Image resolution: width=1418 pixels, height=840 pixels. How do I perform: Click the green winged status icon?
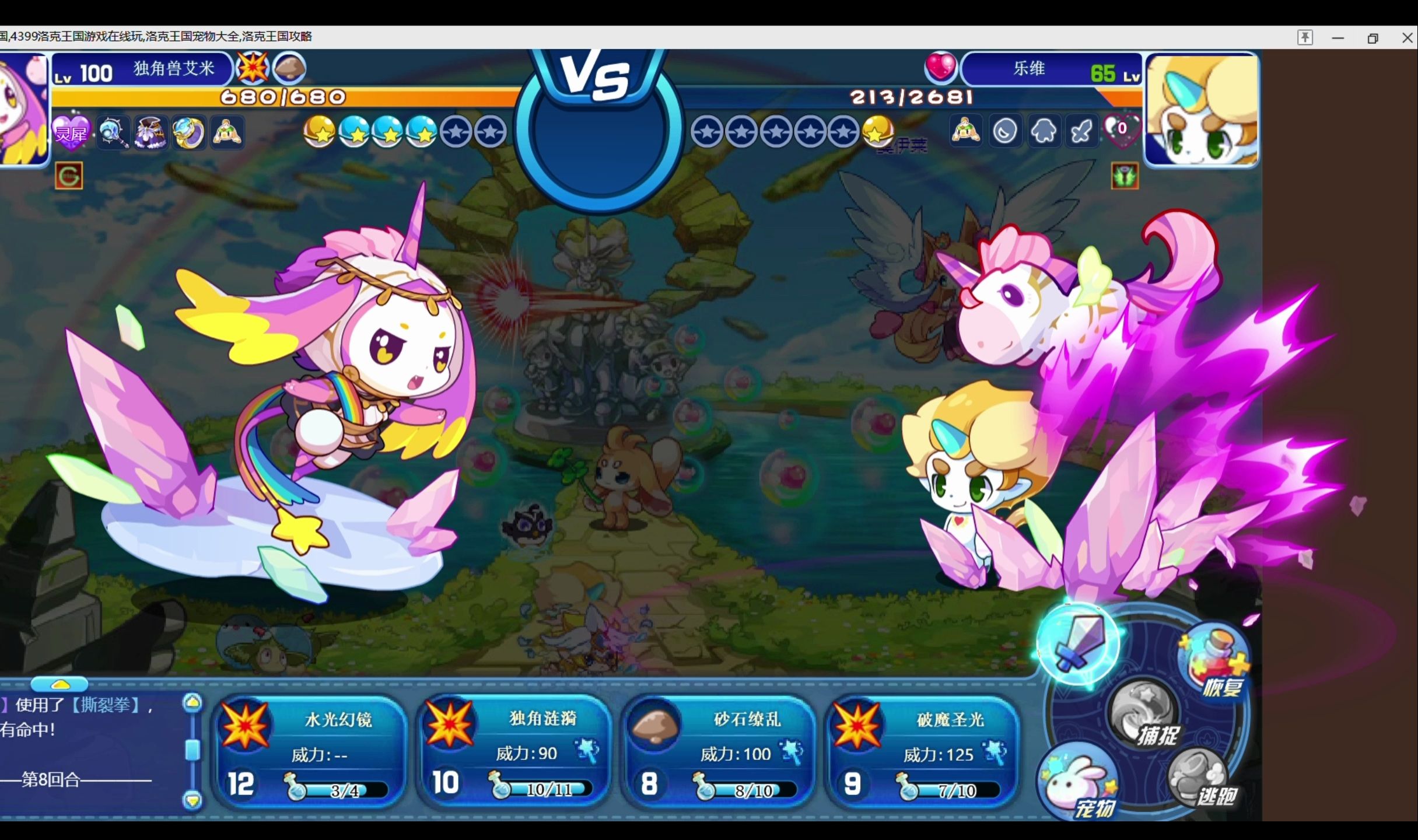point(1125,176)
